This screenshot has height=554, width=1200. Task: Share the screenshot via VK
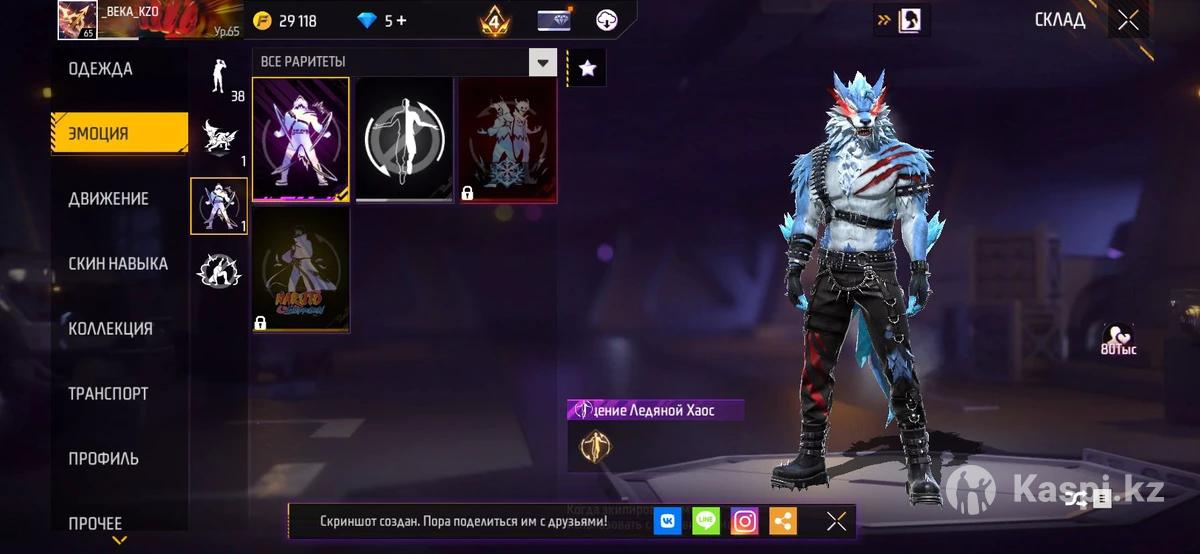pyautogui.click(x=668, y=521)
